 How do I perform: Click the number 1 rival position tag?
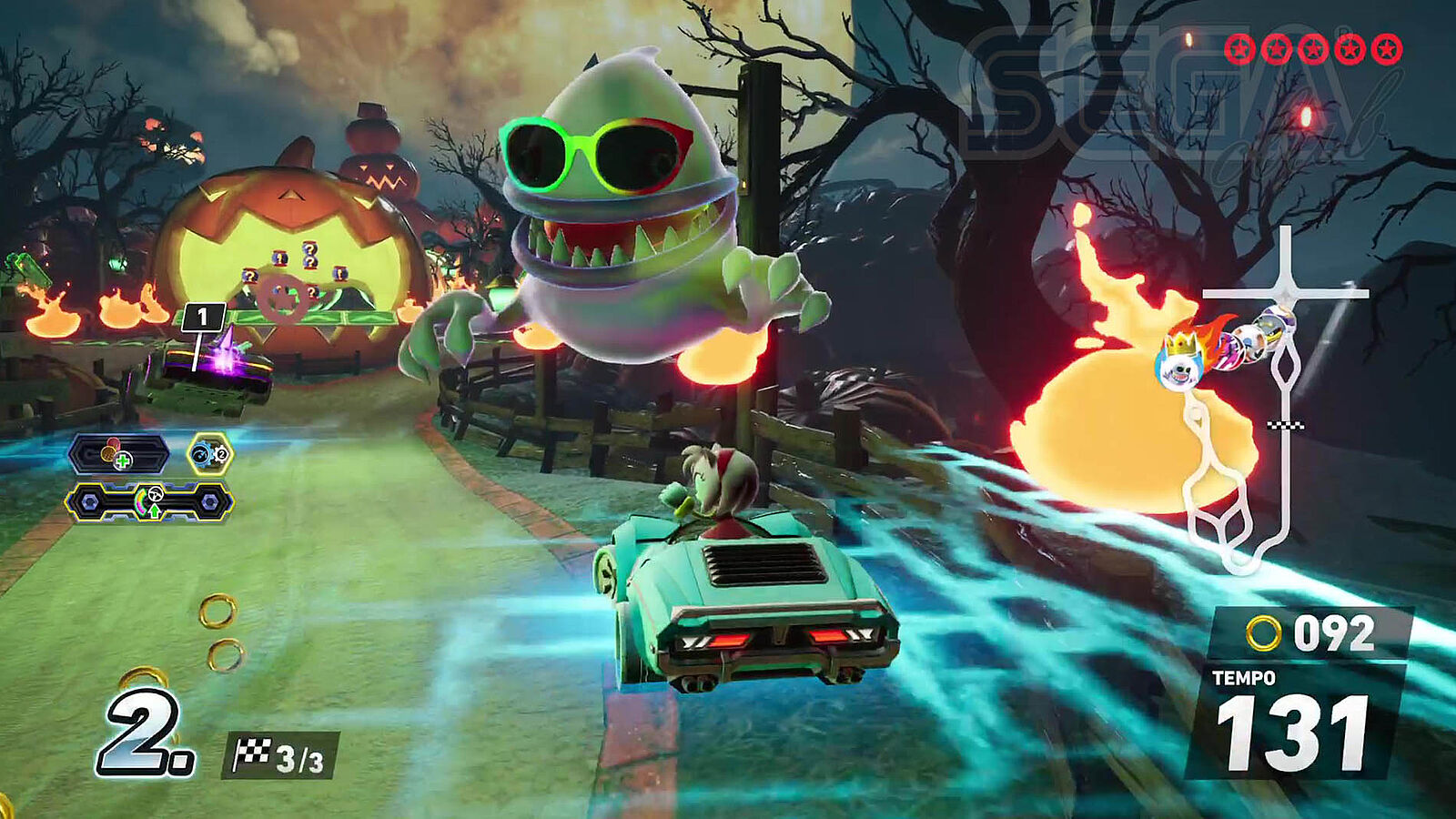202,318
